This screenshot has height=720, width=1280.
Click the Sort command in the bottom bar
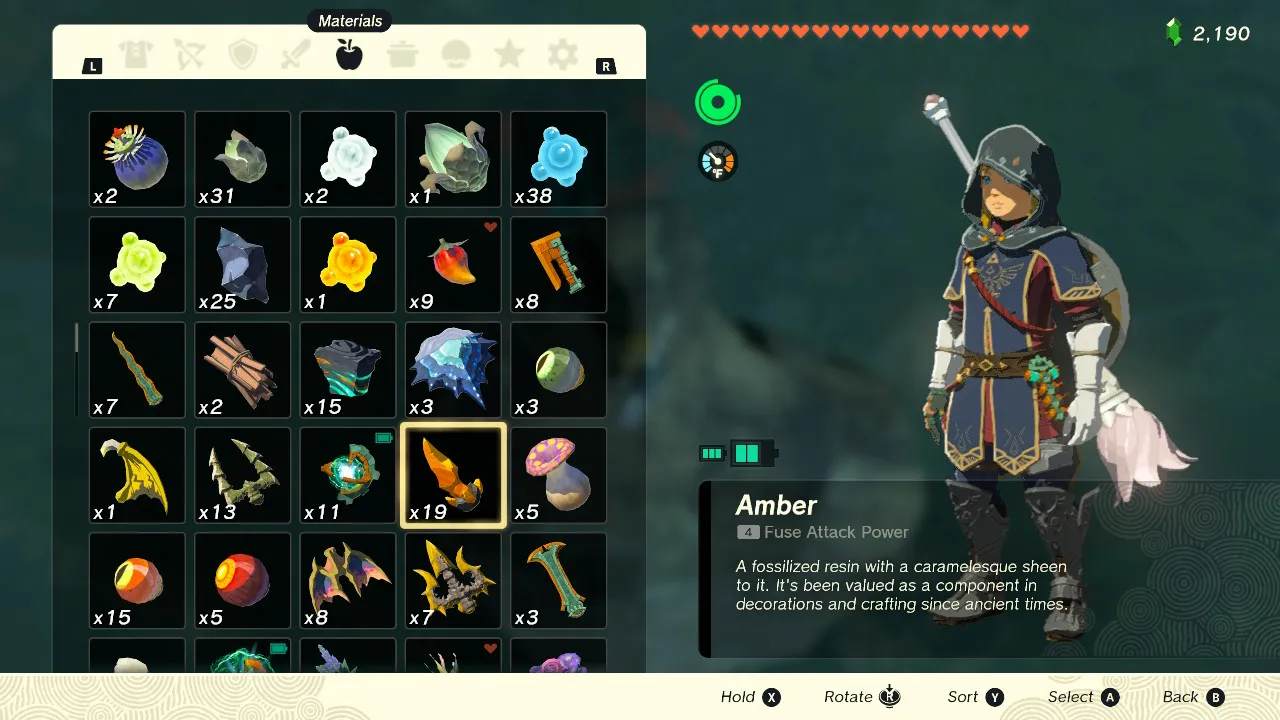tap(975, 697)
